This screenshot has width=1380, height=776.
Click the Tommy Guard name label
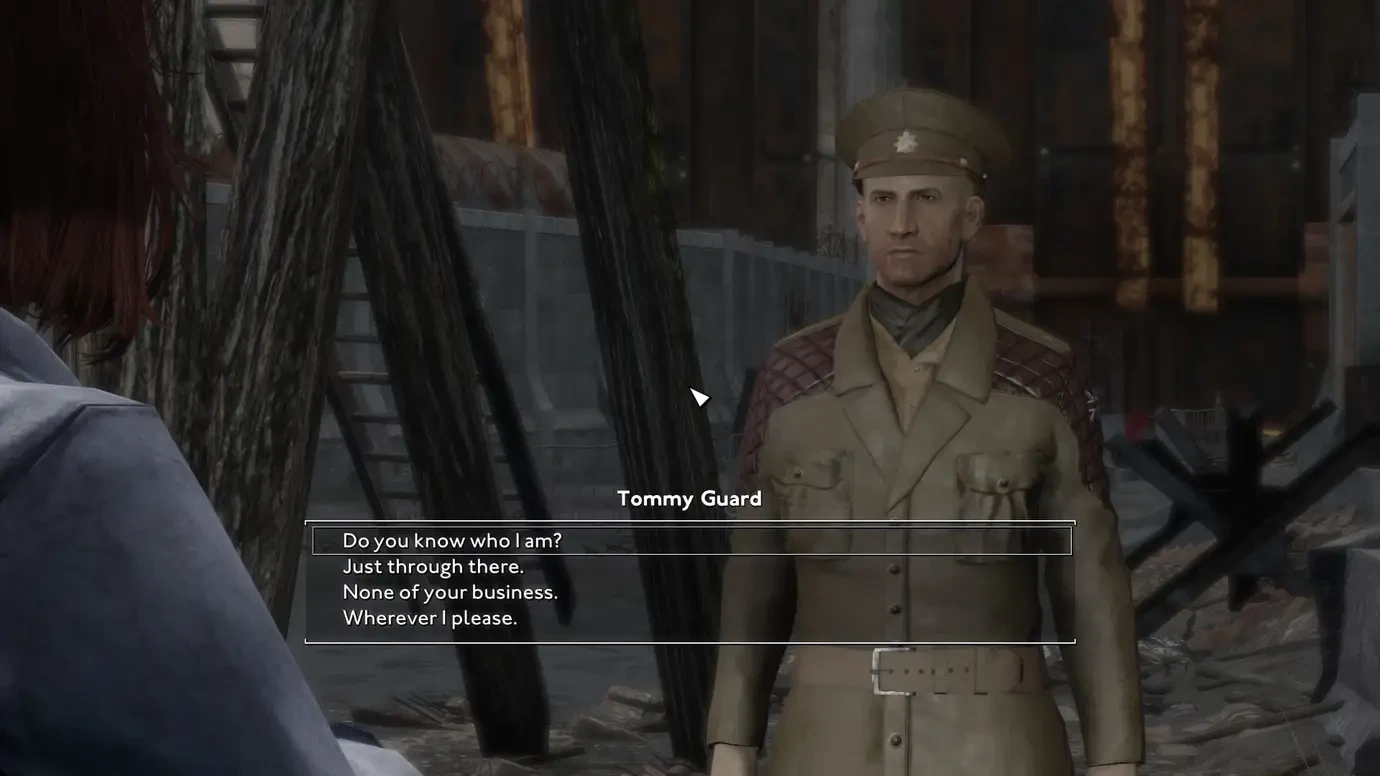click(x=689, y=496)
